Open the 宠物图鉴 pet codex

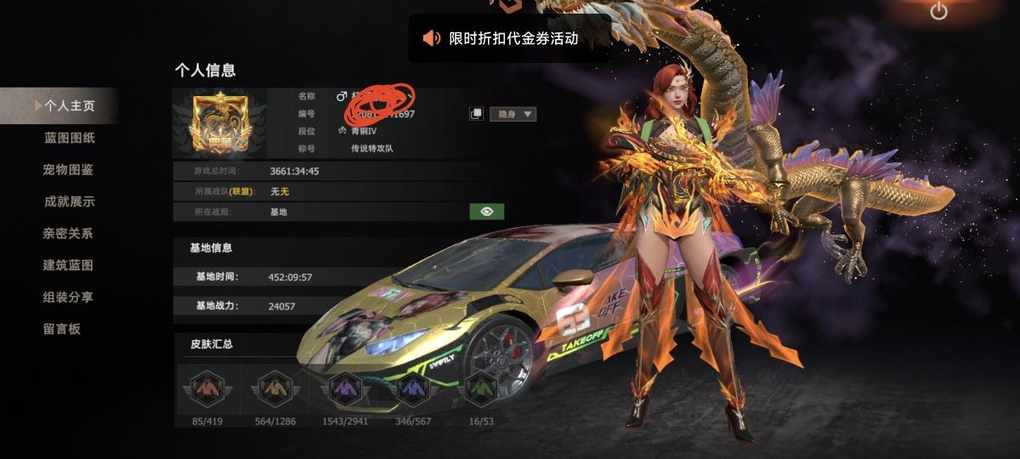pos(69,169)
